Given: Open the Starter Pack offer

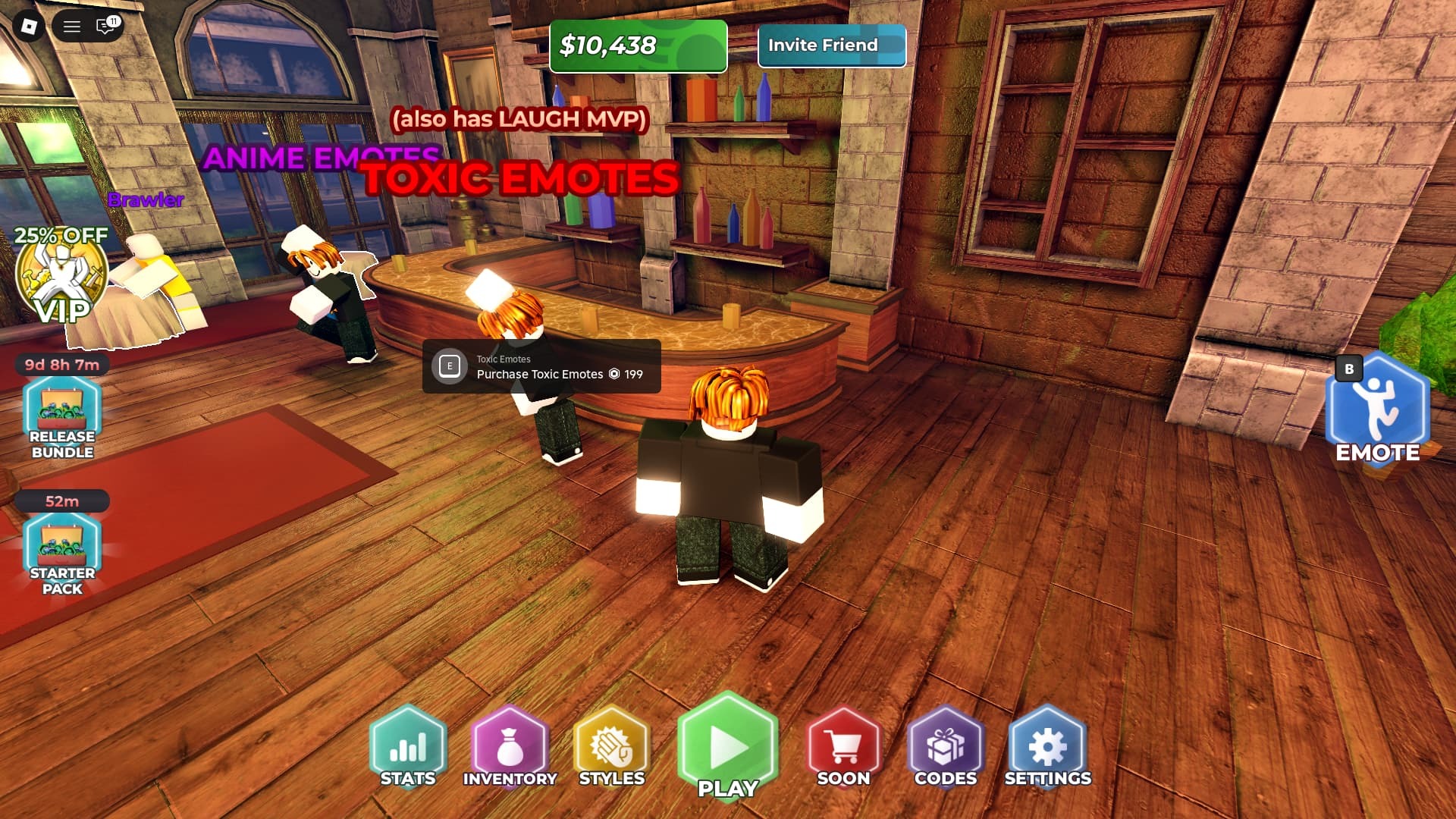Looking at the screenshot, I should pyautogui.click(x=62, y=555).
